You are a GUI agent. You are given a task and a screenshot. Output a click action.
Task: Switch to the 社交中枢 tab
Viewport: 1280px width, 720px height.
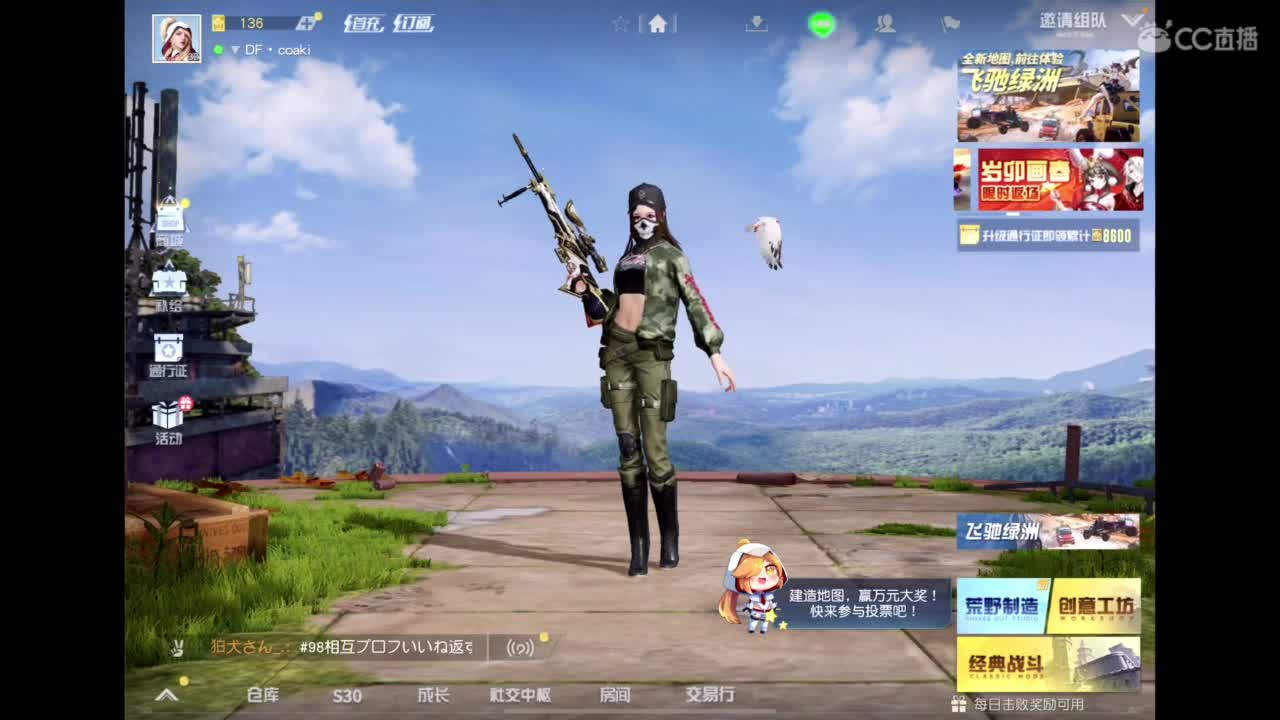click(521, 694)
